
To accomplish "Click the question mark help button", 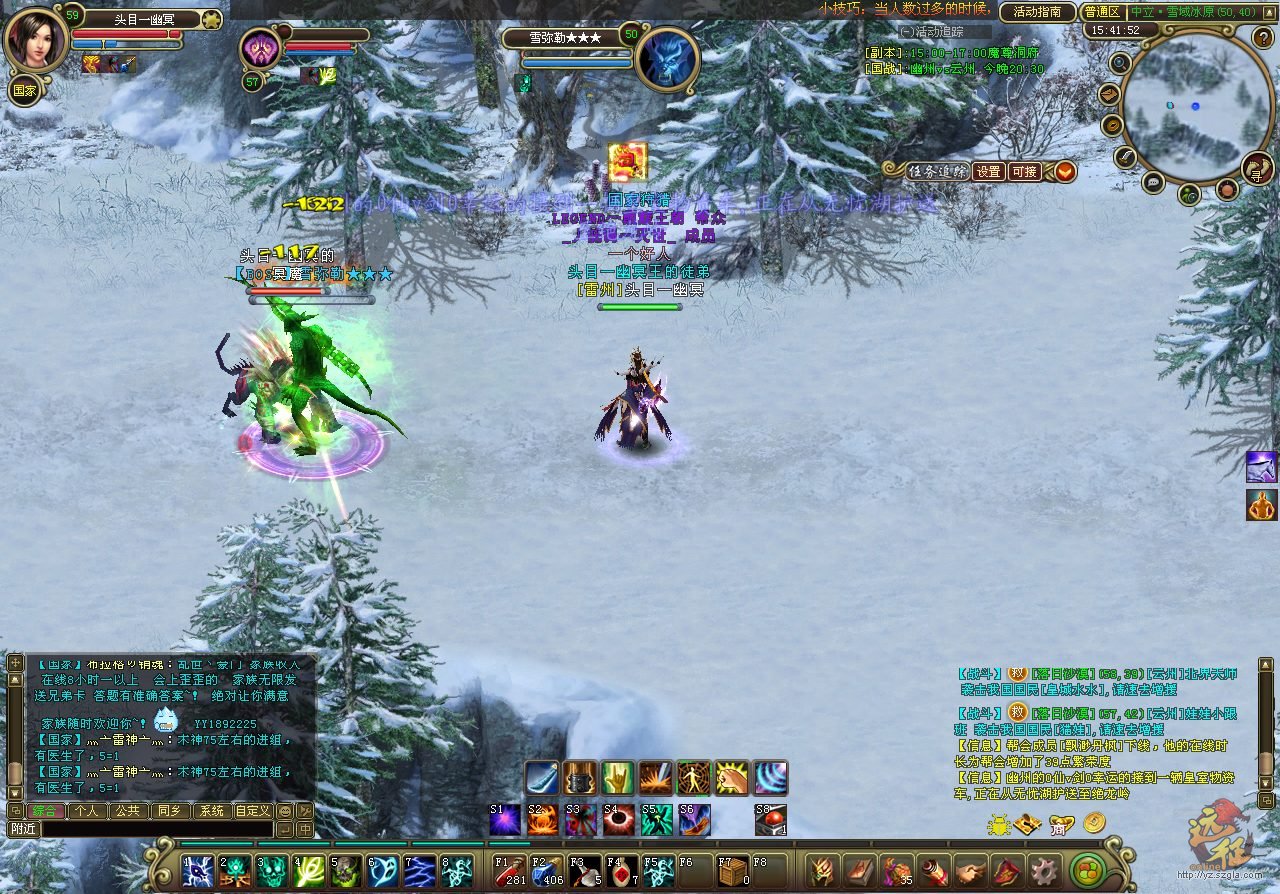I will (x=1262, y=38).
